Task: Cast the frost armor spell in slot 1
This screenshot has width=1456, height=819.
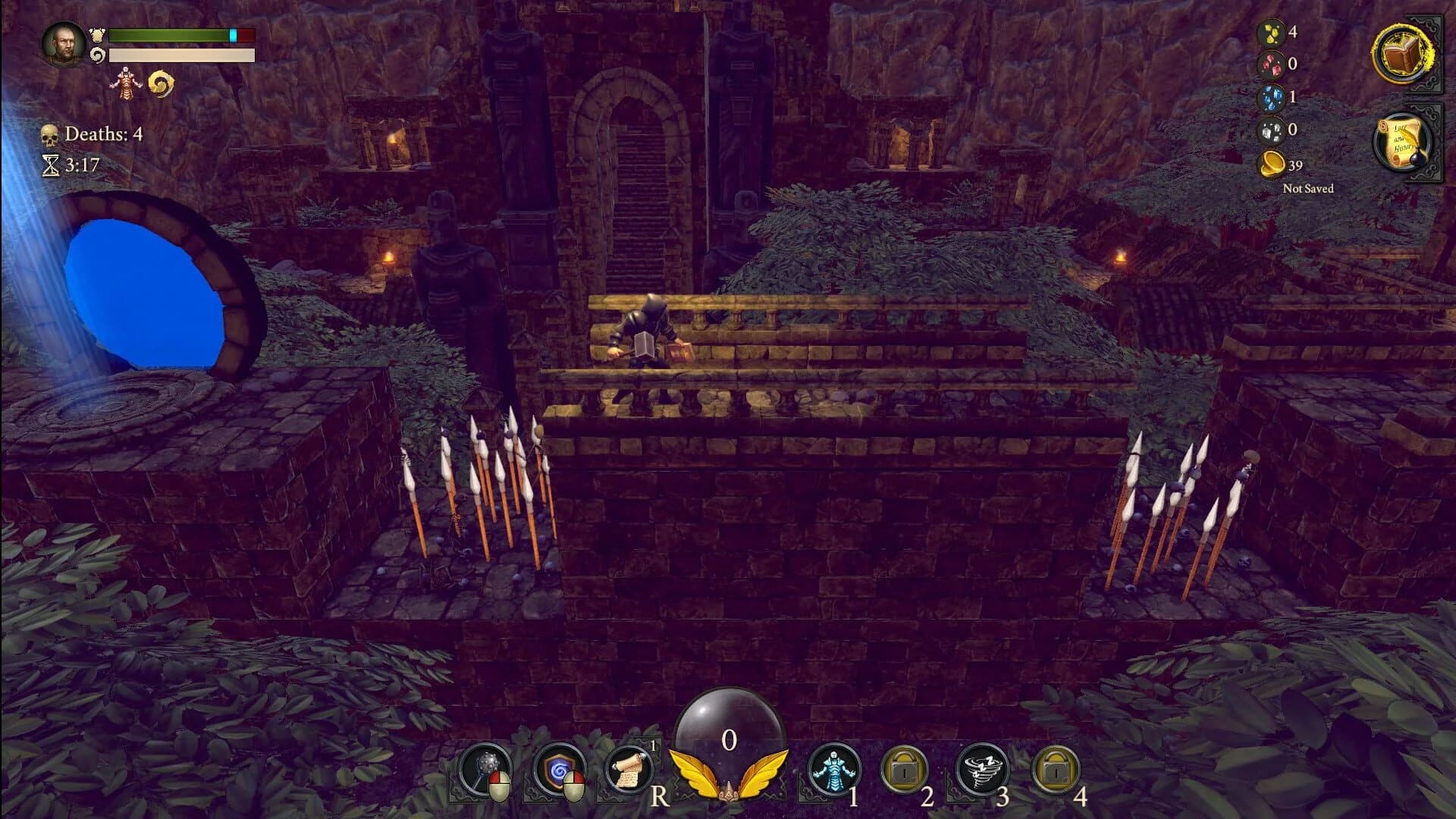Action: [833, 768]
